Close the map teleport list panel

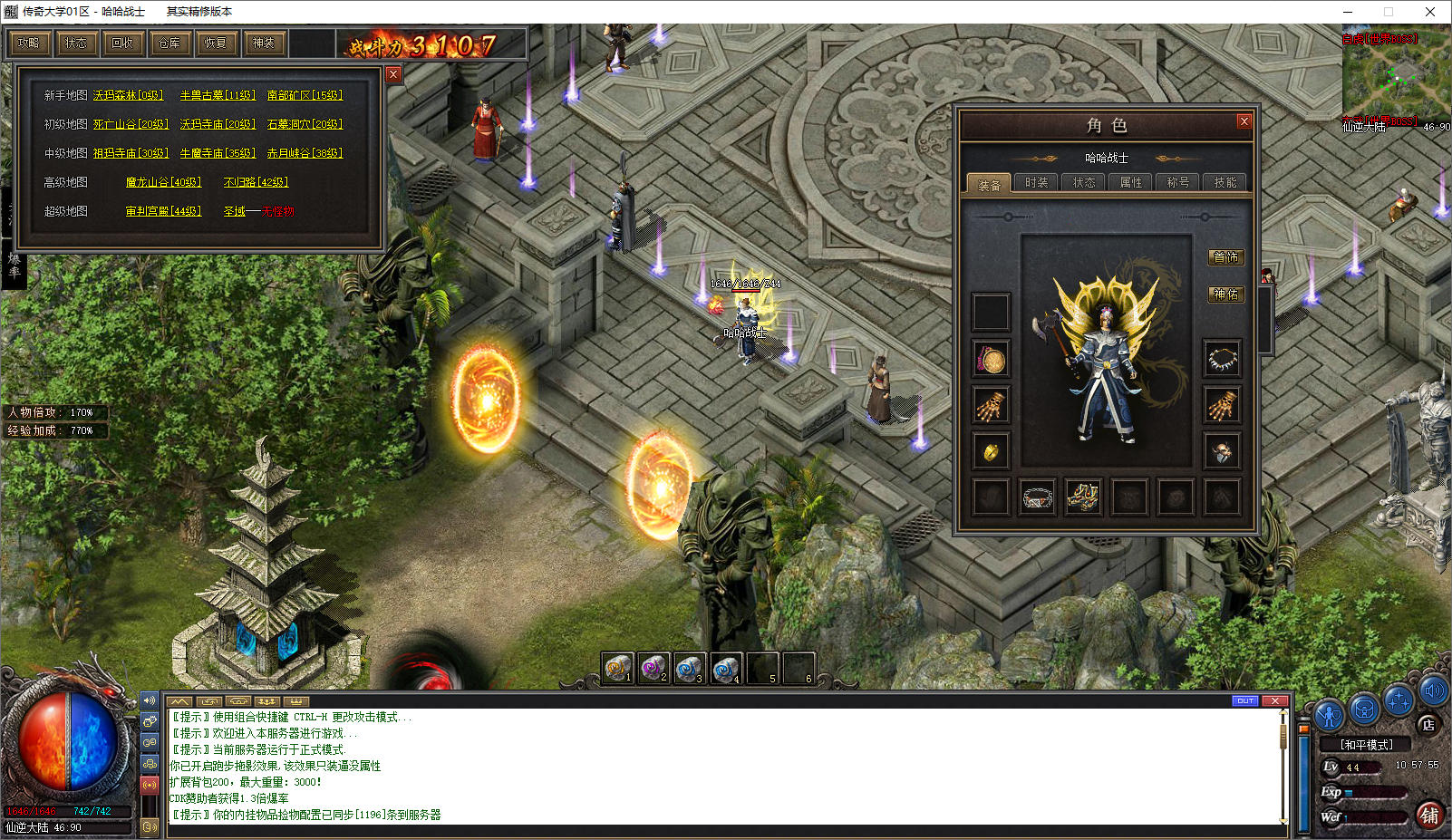coord(393,74)
